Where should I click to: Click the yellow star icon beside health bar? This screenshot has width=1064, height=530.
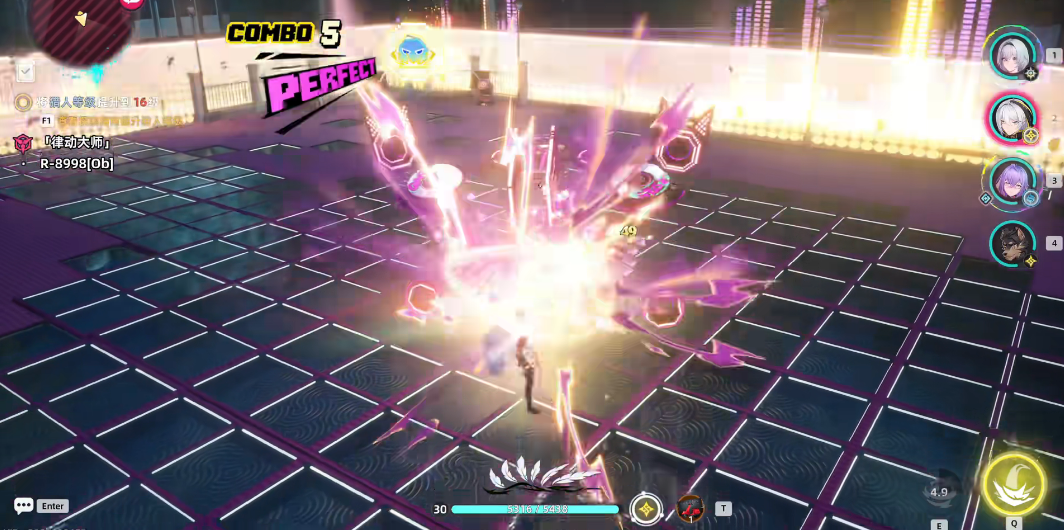click(x=647, y=508)
